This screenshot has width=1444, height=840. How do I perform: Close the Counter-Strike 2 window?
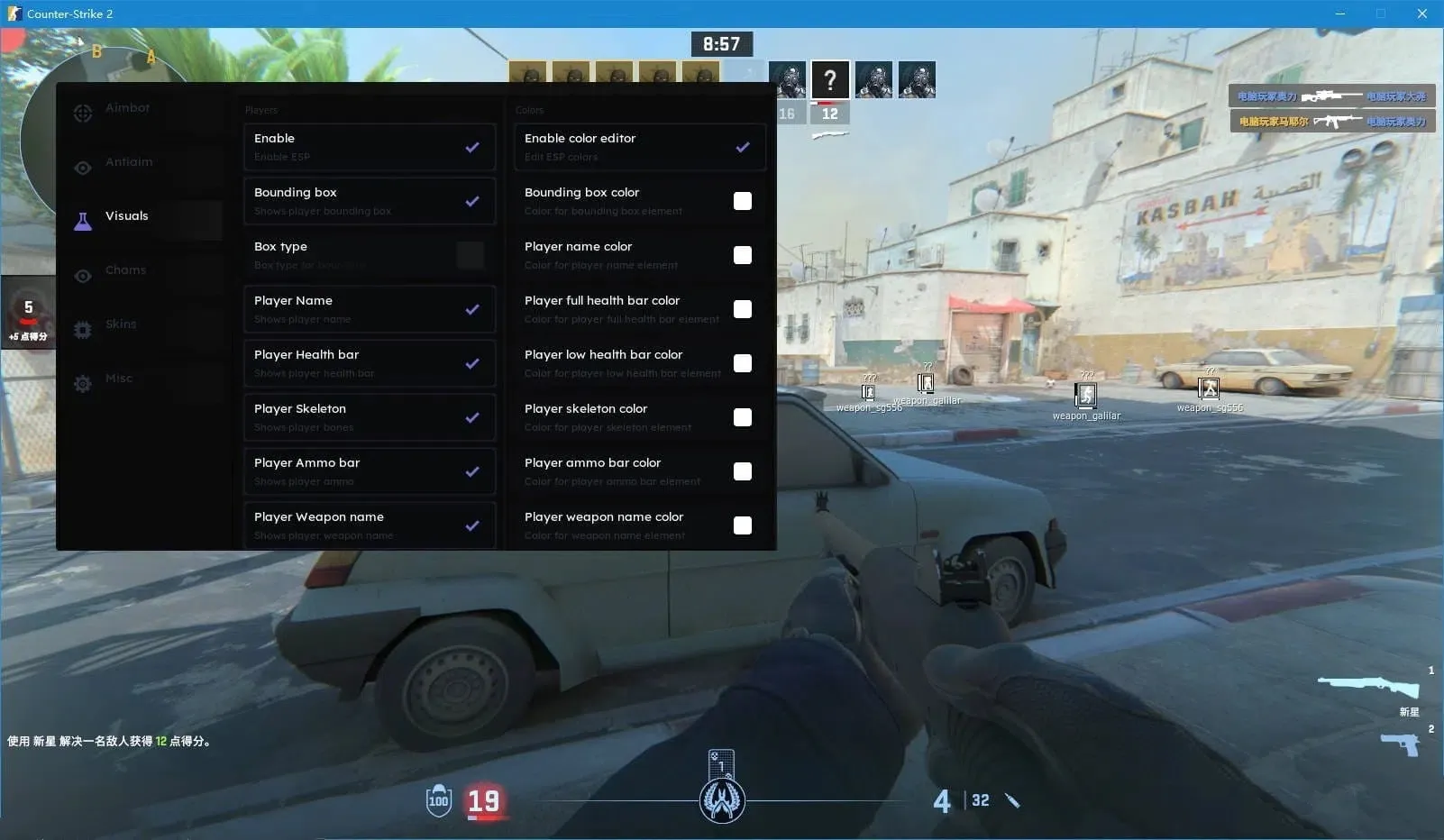[x=1421, y=14]
